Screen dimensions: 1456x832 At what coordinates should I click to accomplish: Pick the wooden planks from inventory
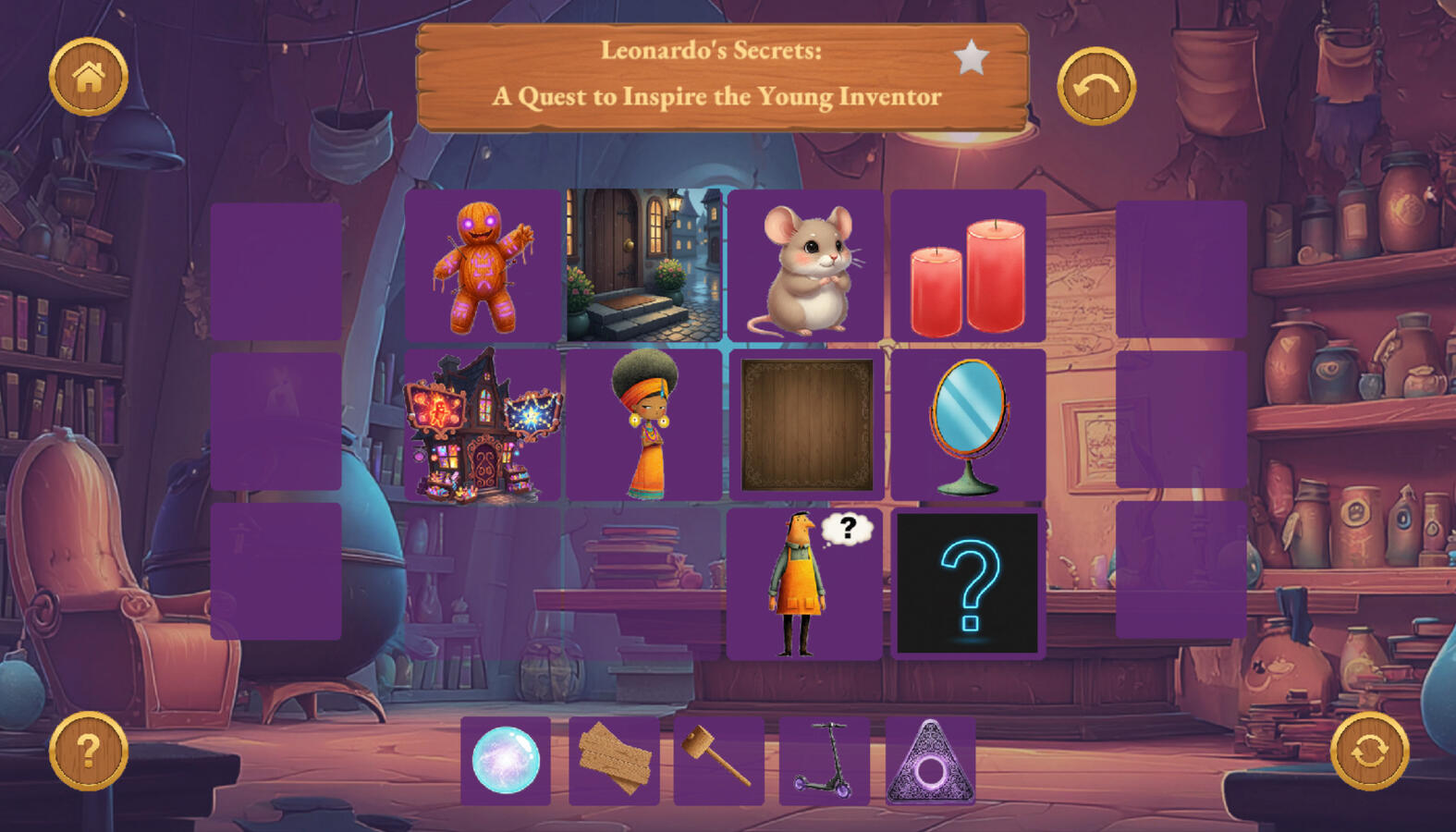[614, 760]
